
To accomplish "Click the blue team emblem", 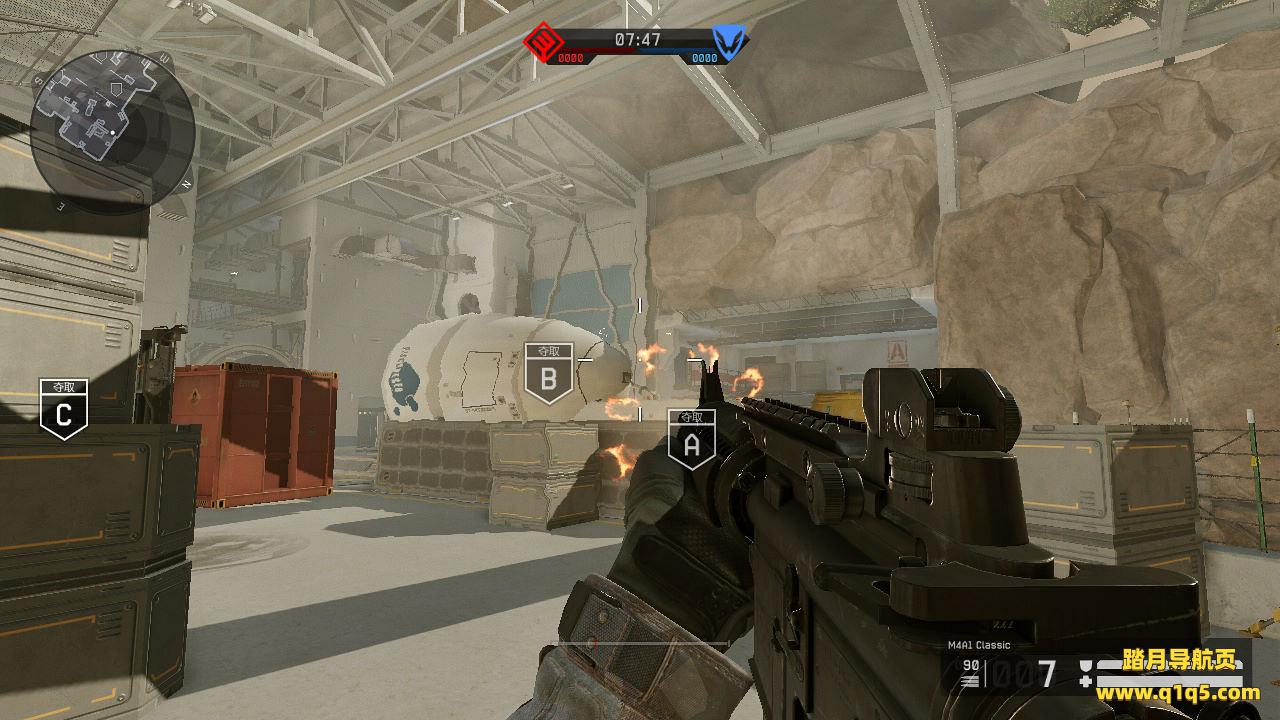I will (729, 43).
